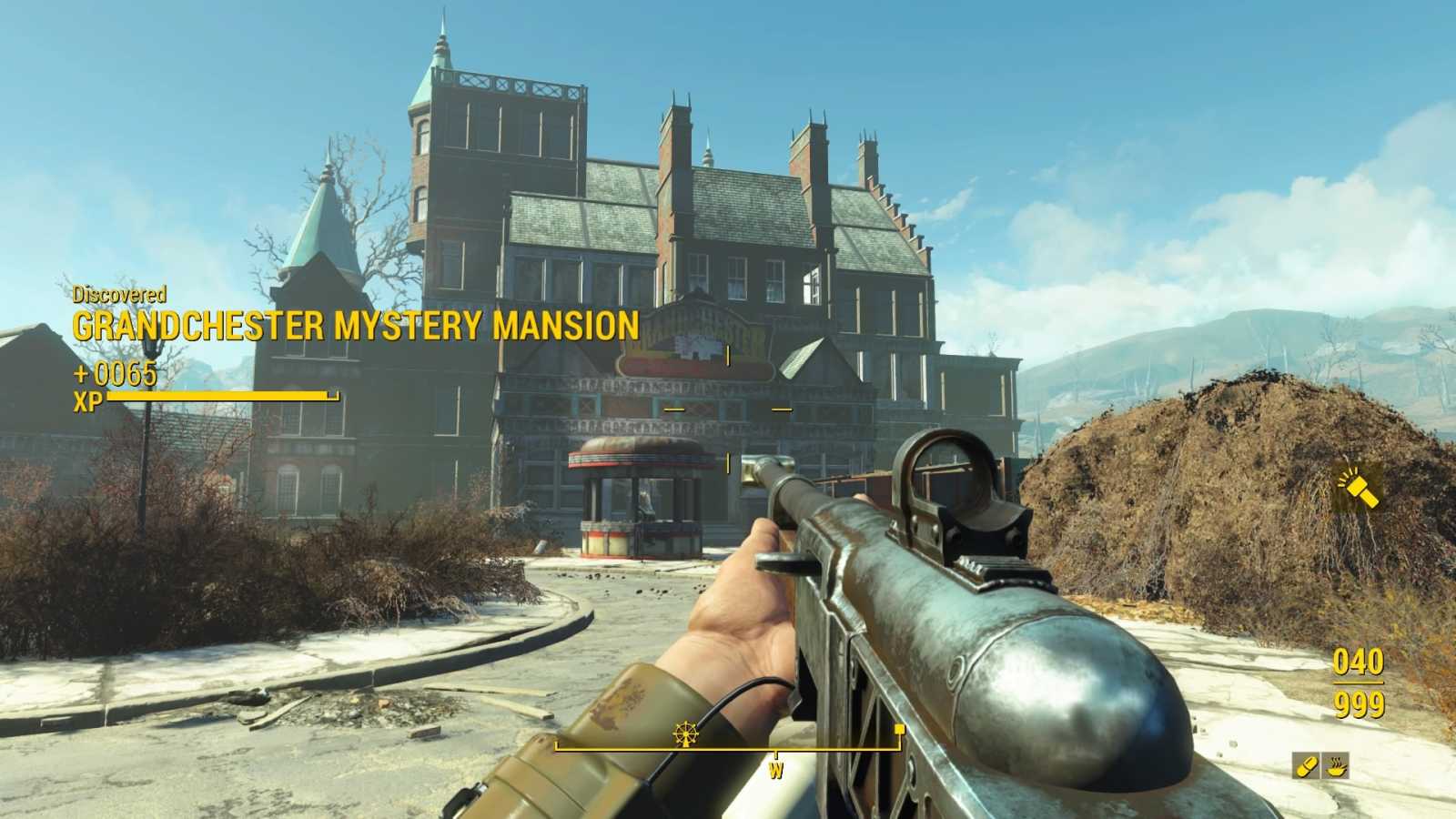The image size is (1456, 819).
Task: Click the W heading on the compass bar
Action: [775, 772]
